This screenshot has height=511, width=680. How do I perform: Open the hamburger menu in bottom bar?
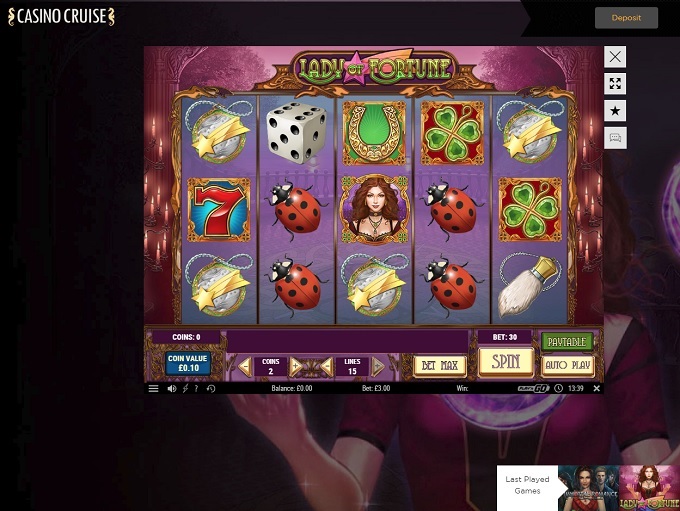(x=154, y=388)
